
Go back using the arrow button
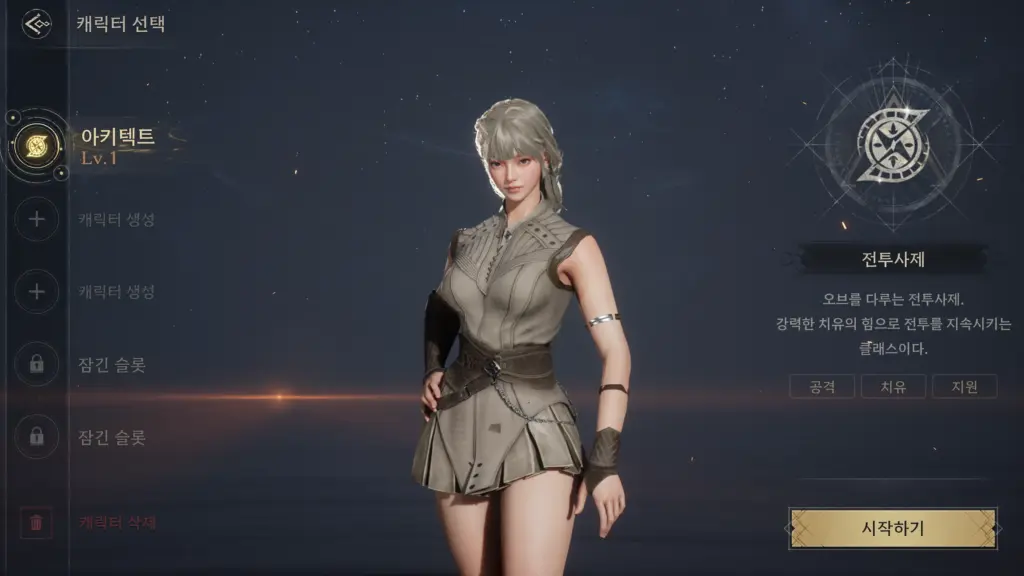coord(37,23)
